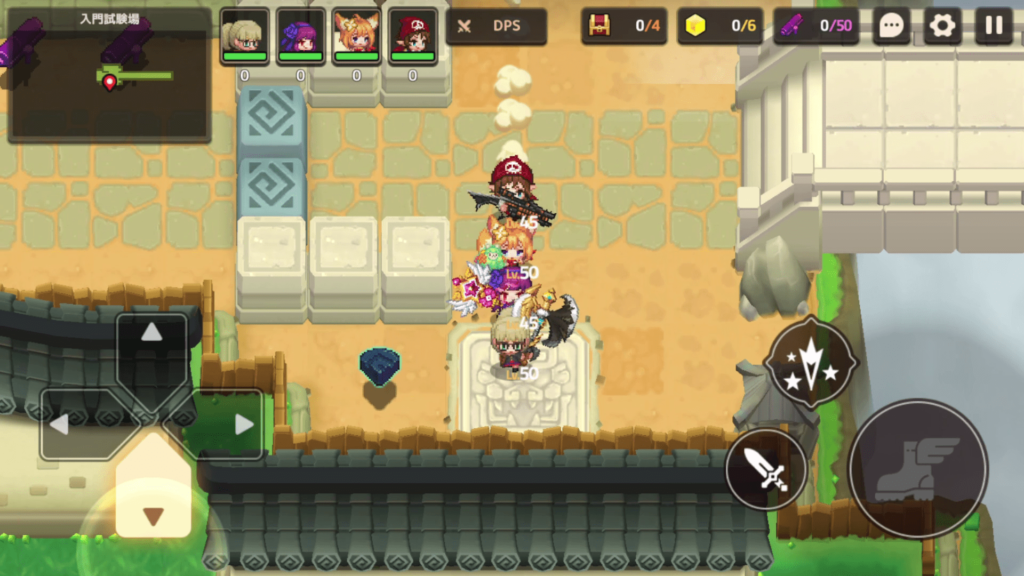Select the purple-haired hero portrait
The image size is (1024, 576).
coord(300,35)
